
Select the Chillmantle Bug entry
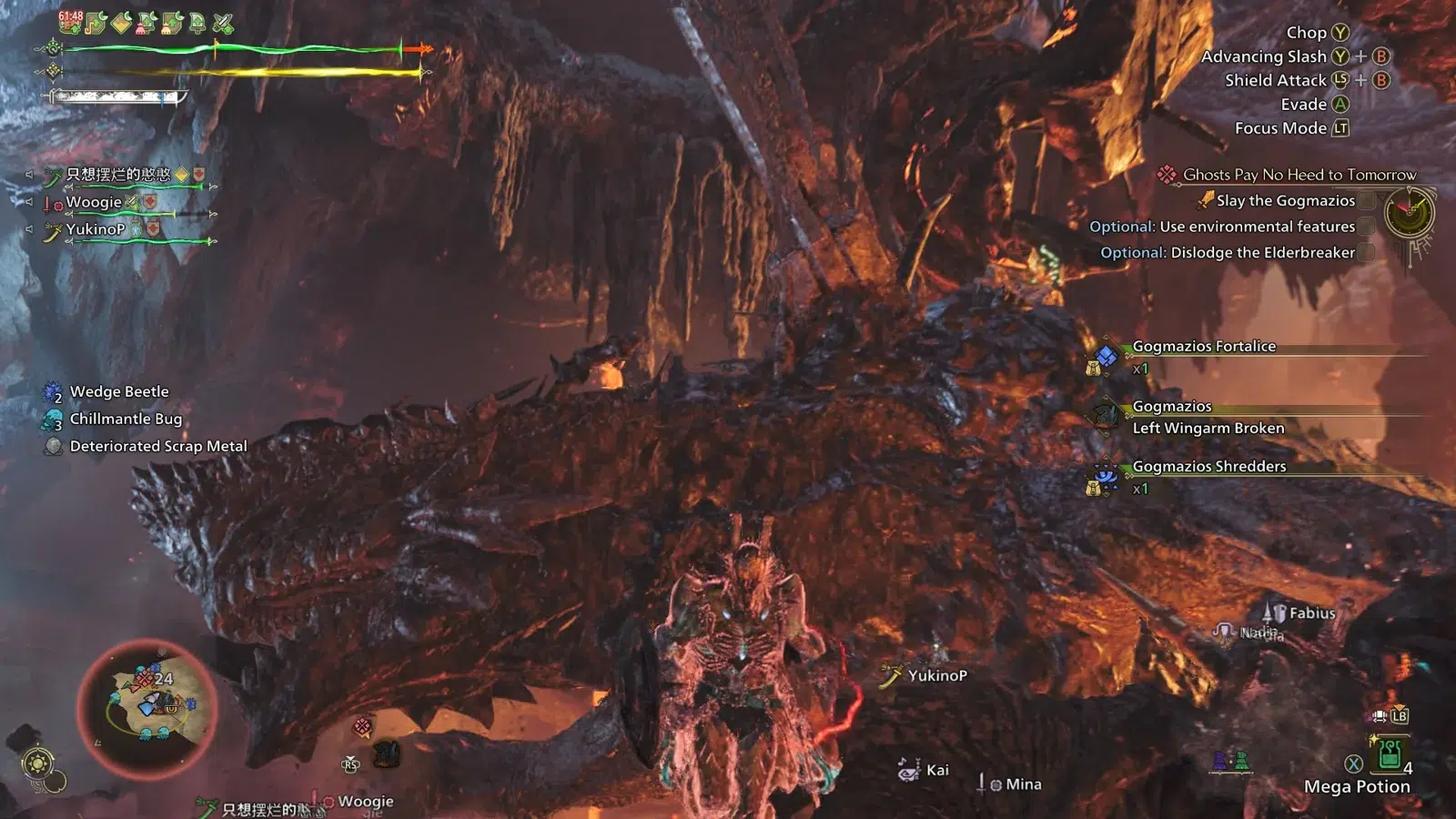click(x=126, y=420)
